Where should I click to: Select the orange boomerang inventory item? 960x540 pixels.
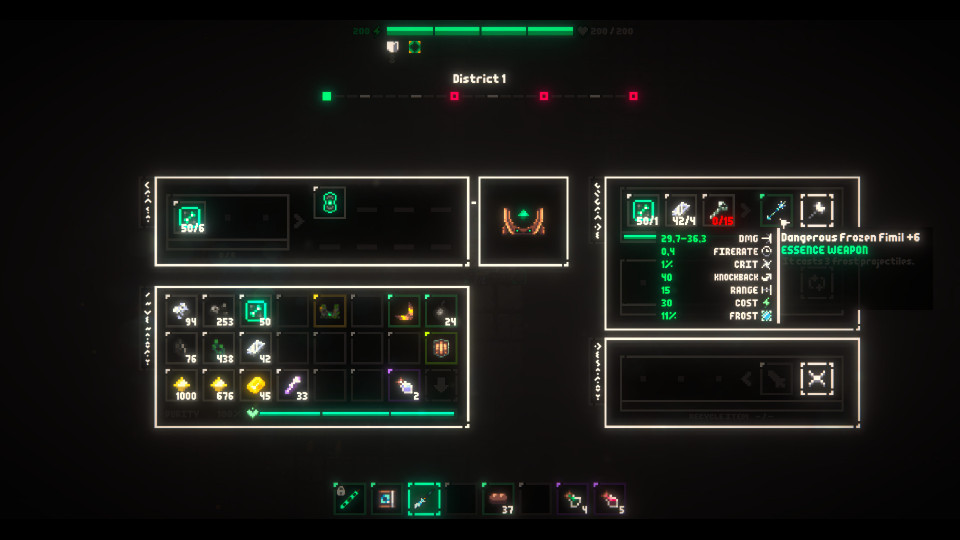405,311
